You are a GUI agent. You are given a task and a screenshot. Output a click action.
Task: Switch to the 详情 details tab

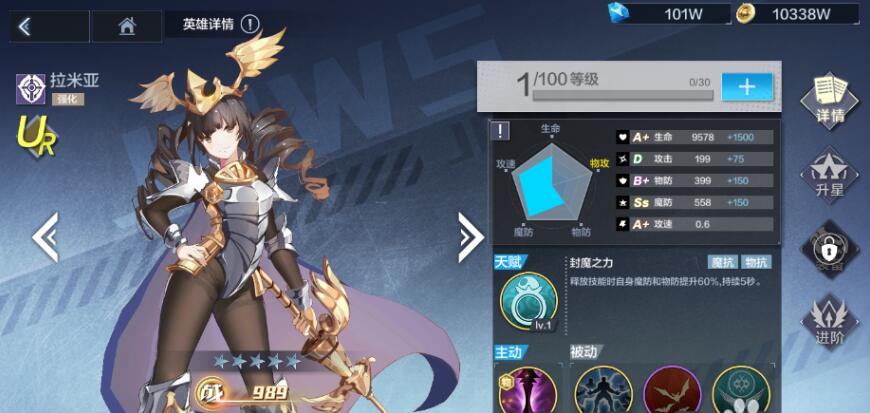click(829, 98)
